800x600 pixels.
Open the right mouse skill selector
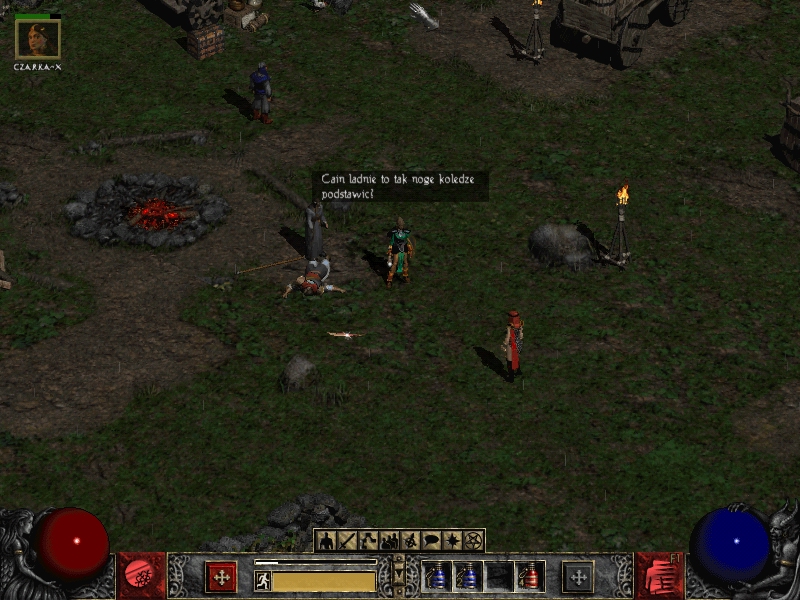point(578,577)
